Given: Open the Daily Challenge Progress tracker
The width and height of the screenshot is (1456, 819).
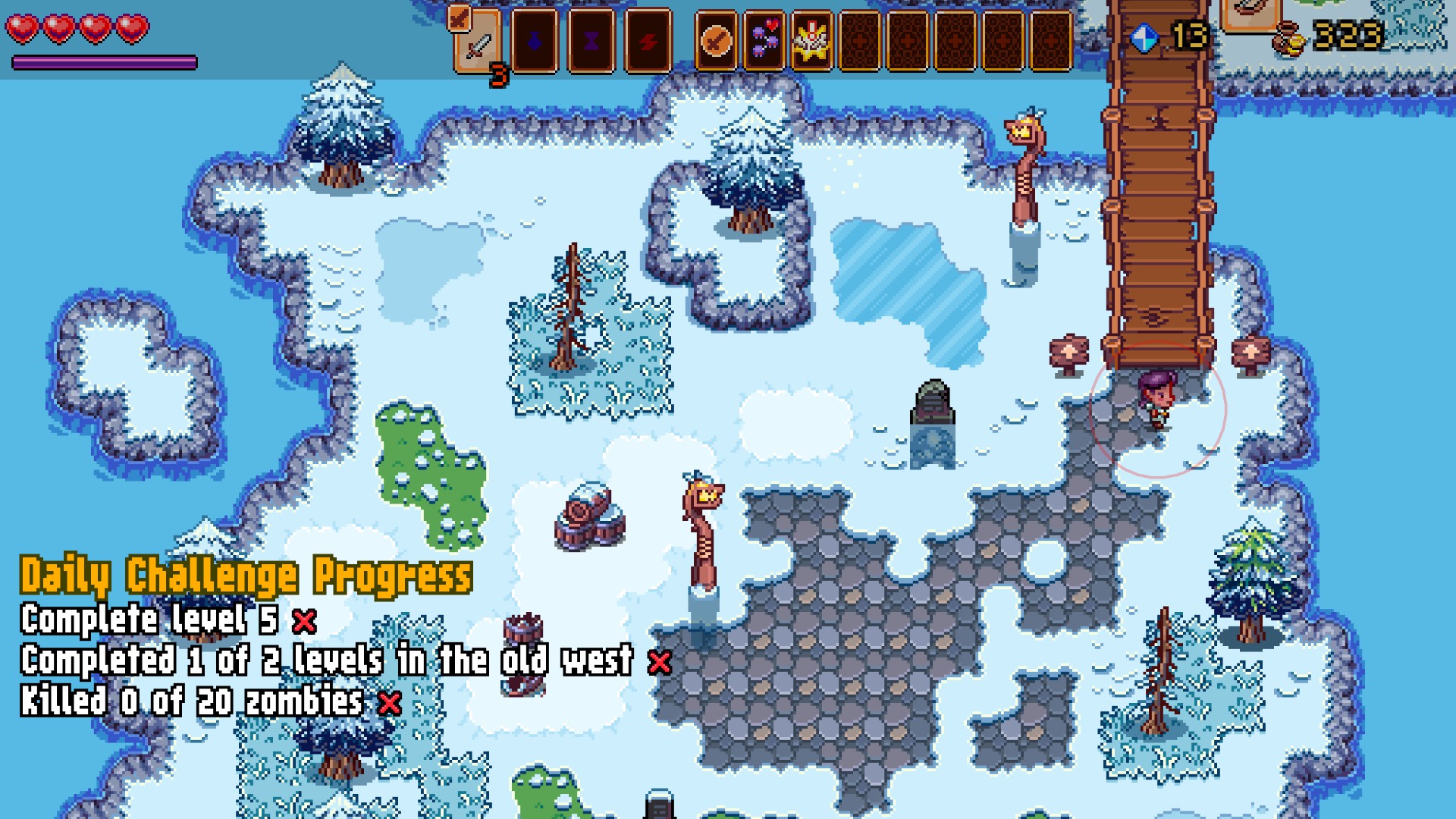Looking at the screenshot, I should [x=246, y=576].
